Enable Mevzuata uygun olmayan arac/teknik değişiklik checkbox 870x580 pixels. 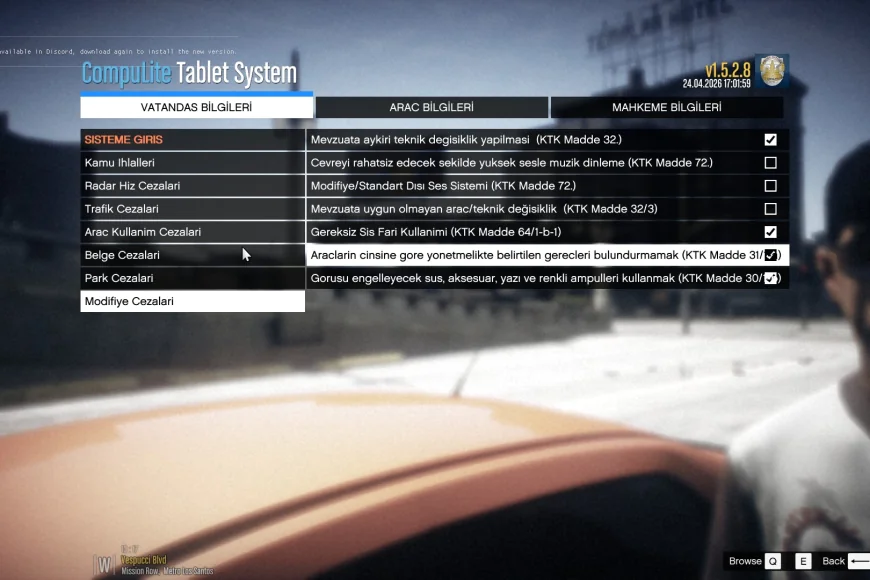770,209
